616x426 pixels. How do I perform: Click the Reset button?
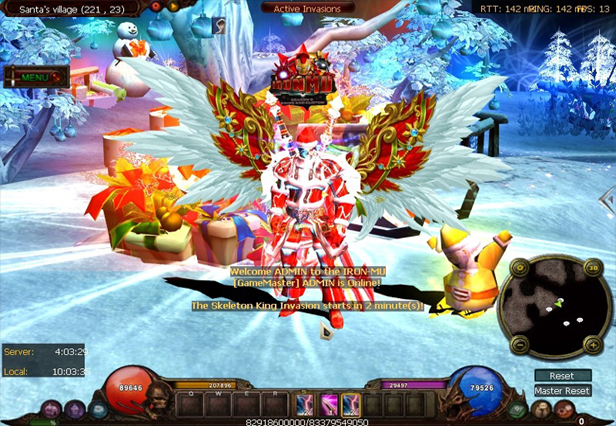click(x=562, y=376)
